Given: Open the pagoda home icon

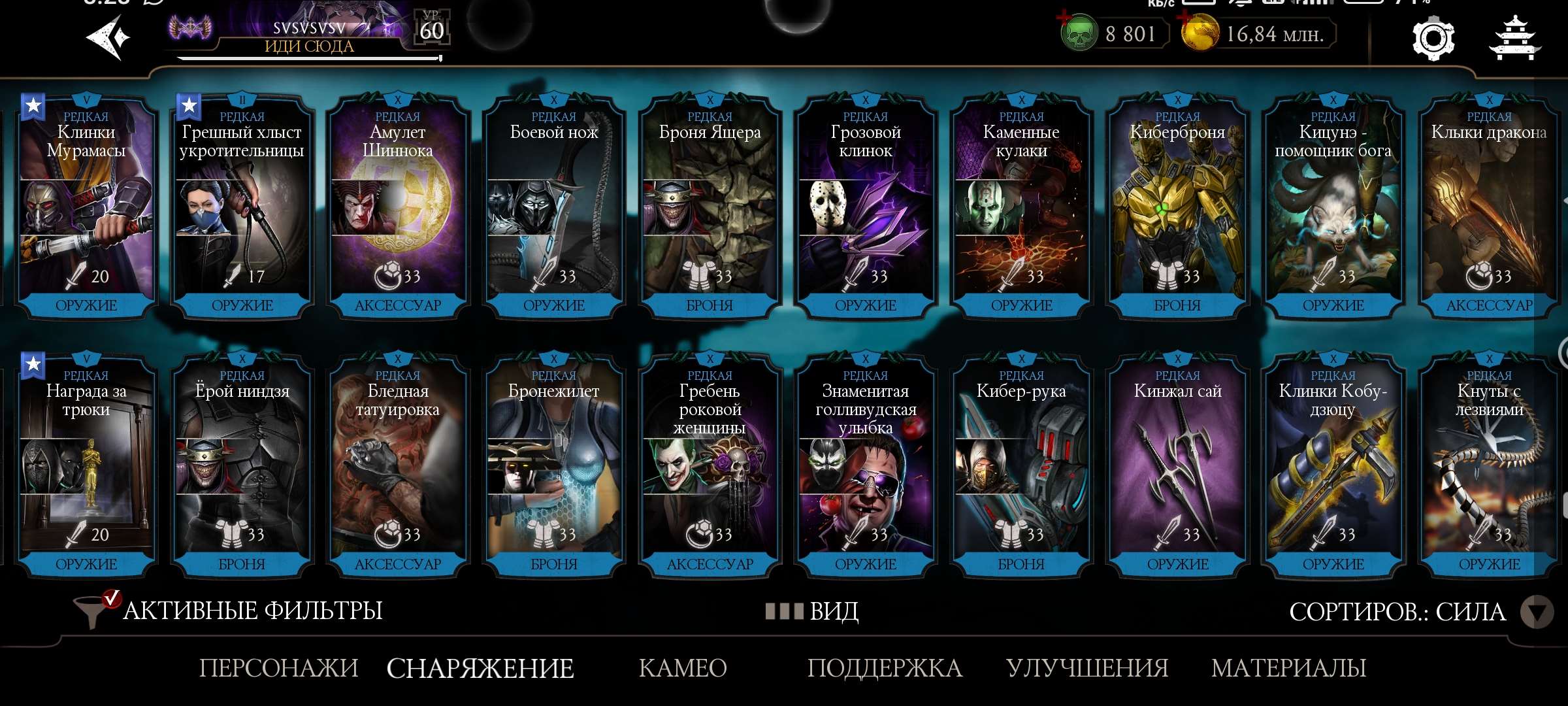Looking at the screenshot, I should 1514,39.
